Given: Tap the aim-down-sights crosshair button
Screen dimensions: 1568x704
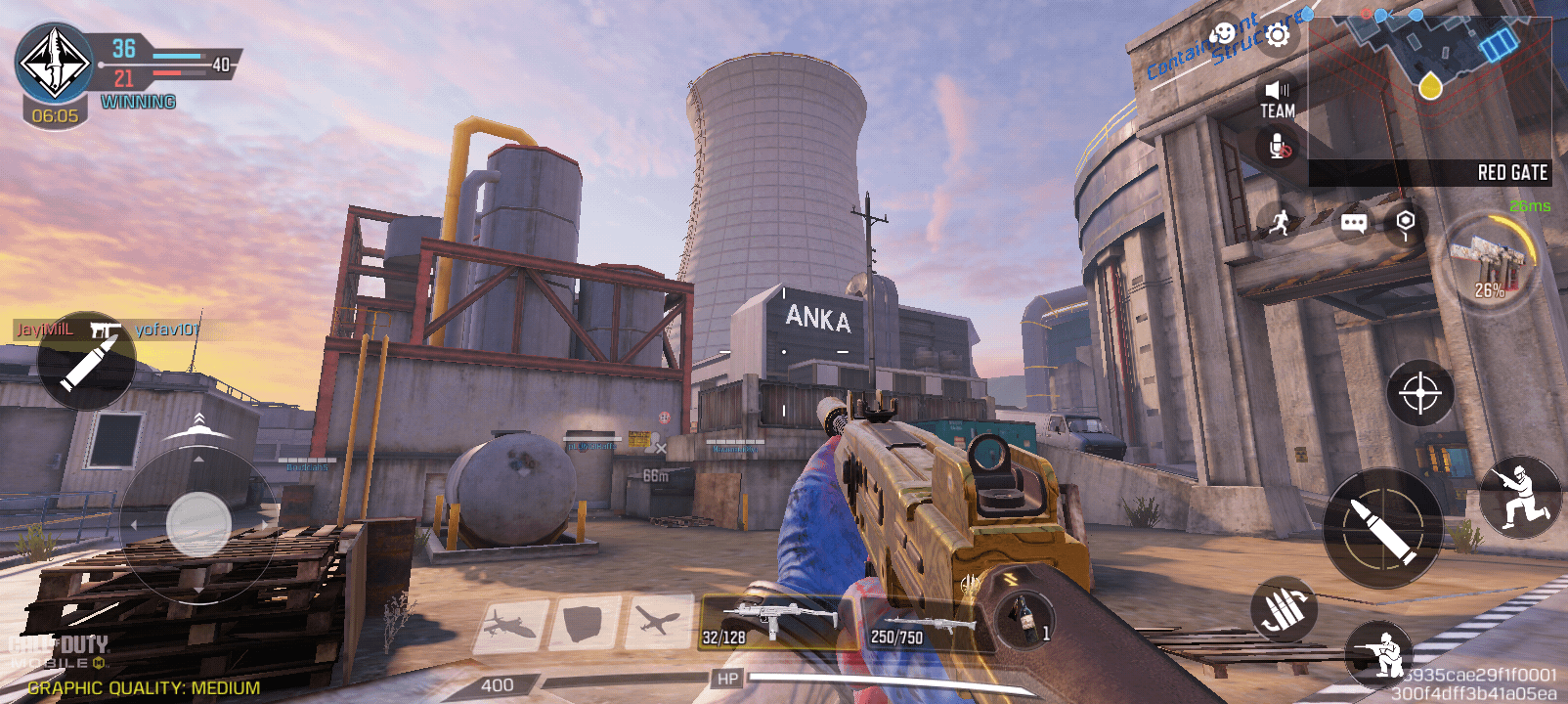Looking at the screenshot, I should pyautogui.click(x=1420, y=393).
